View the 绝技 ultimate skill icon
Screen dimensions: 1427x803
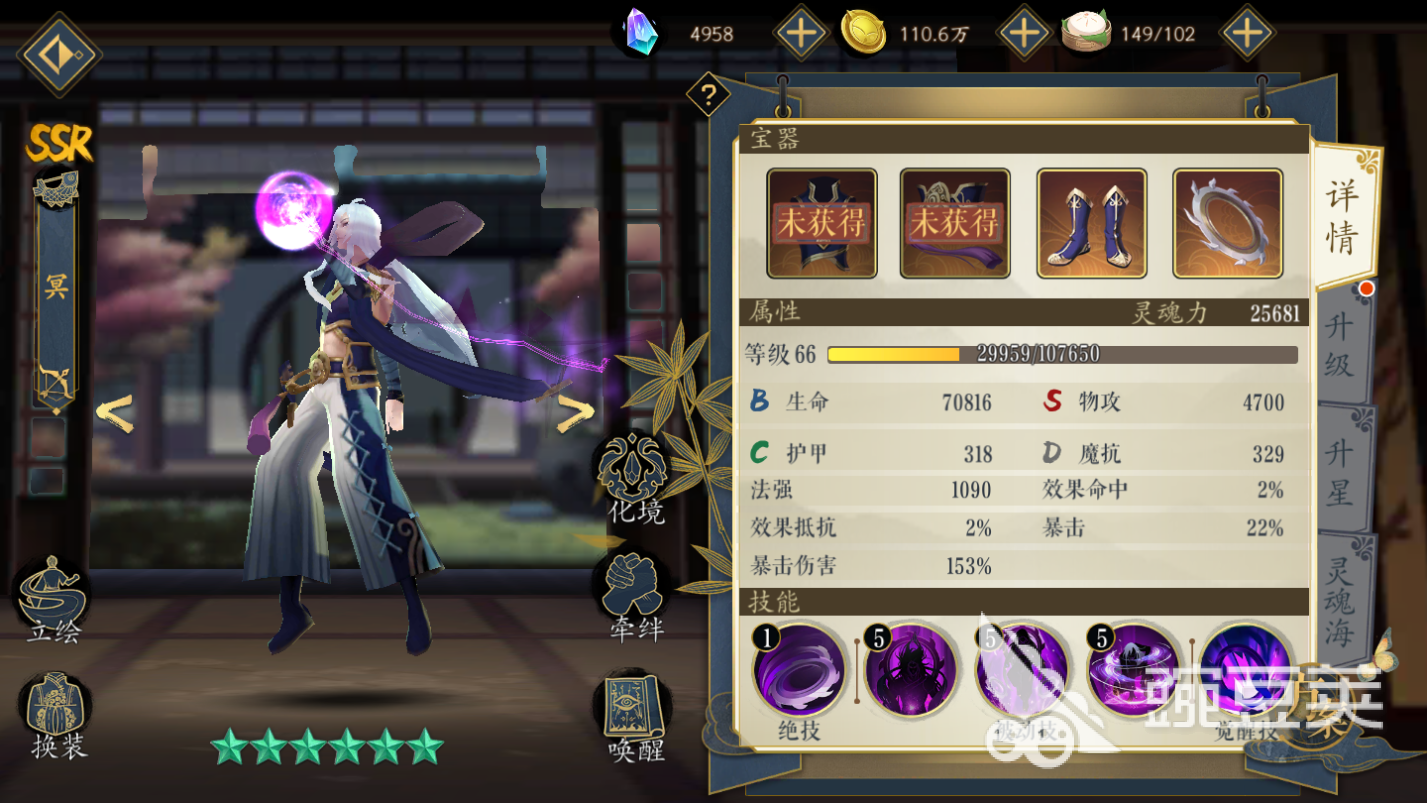800,670
